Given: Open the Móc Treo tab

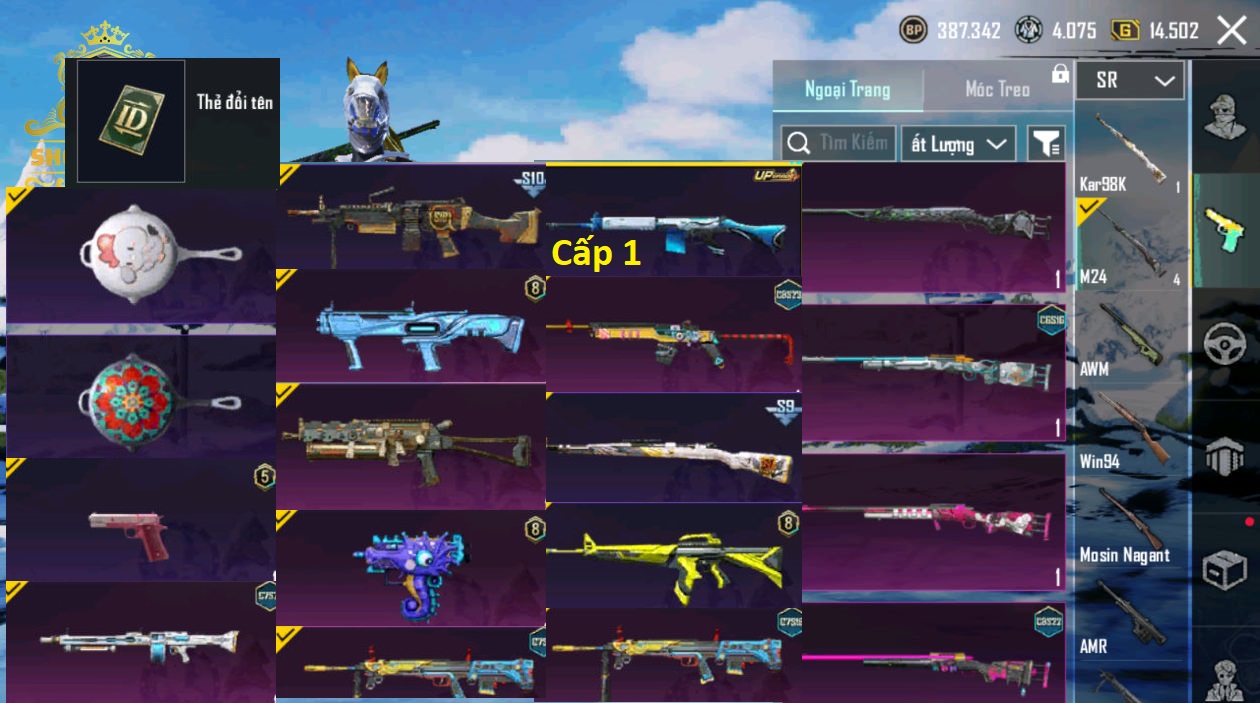Looking at the screenshot, I should click(x=997, y=89).
